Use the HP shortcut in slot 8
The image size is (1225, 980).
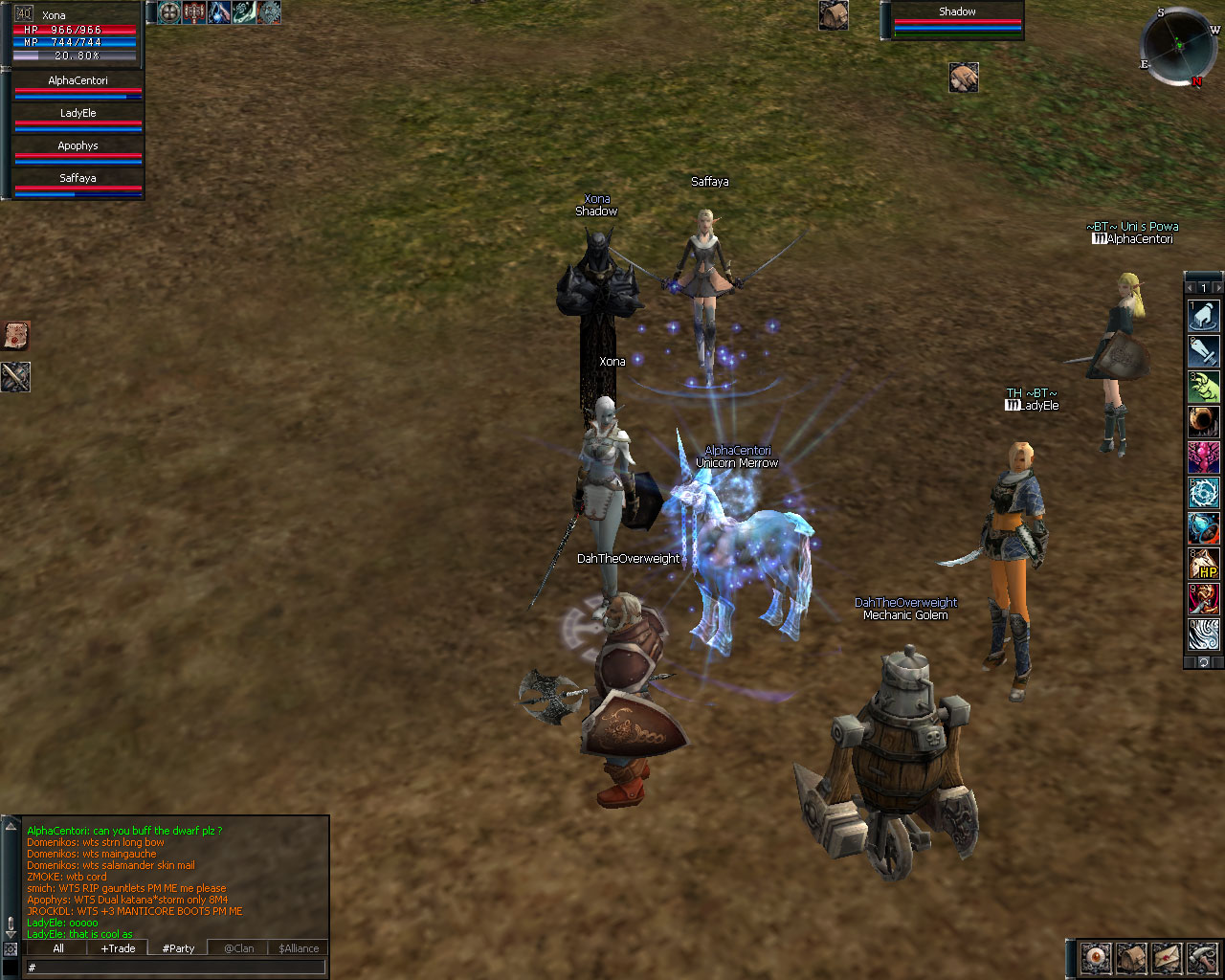(1203, 564)
